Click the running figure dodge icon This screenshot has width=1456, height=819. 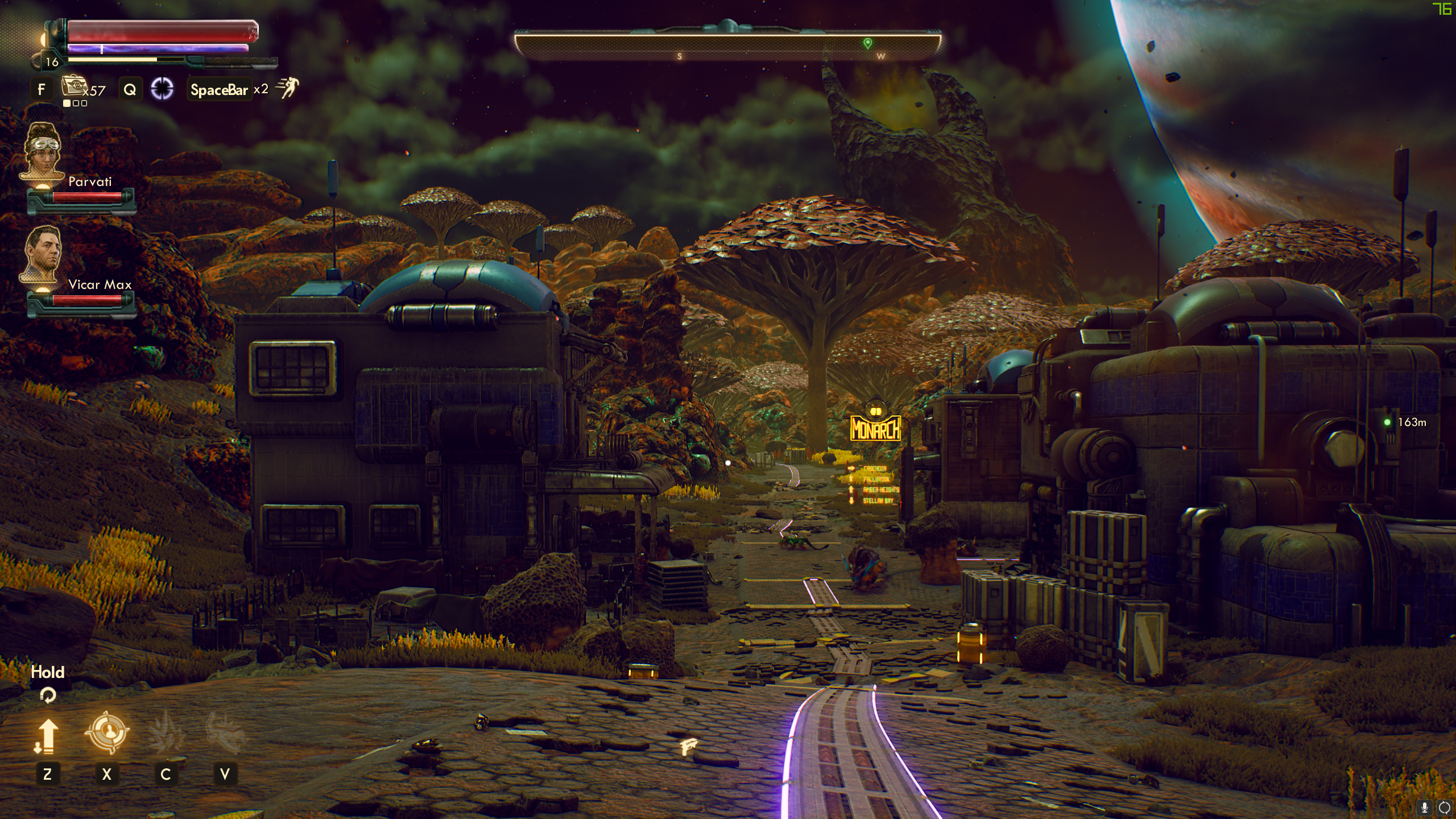pyautogui.click(x=287, y=89)
